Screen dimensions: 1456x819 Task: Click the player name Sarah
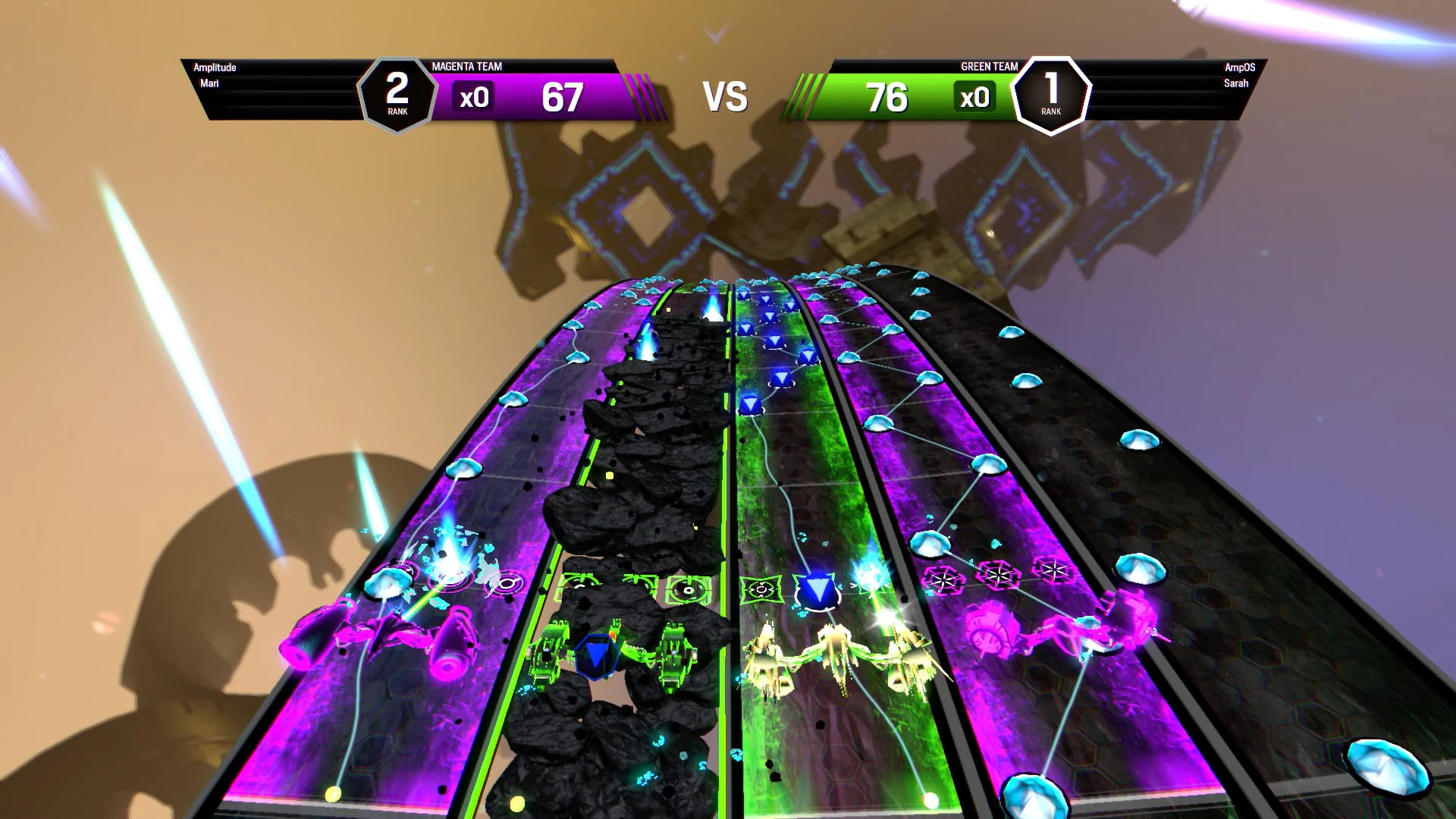click(1238, 83)
